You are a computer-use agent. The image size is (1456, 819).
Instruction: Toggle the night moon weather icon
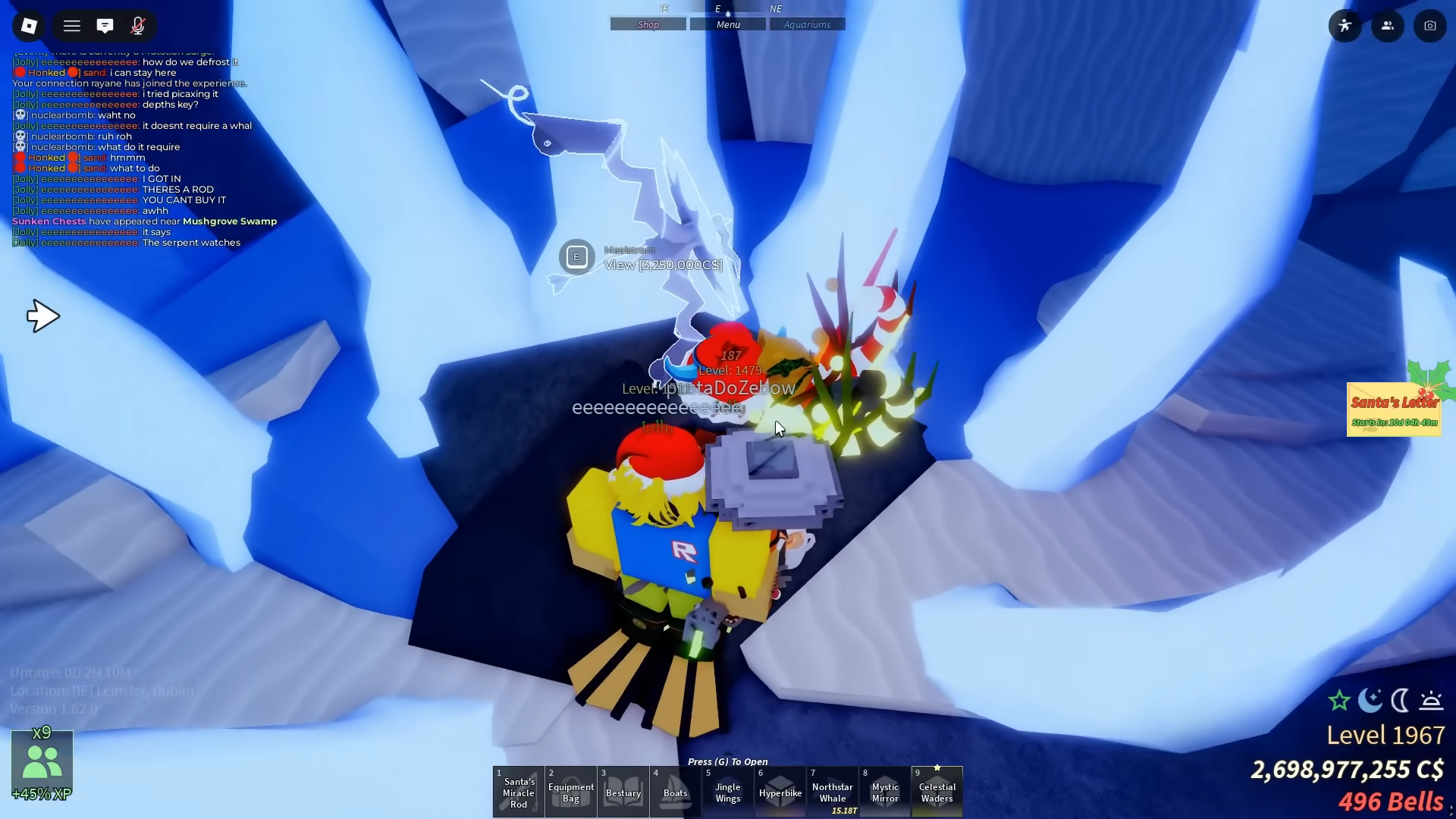pos(1370,701)
